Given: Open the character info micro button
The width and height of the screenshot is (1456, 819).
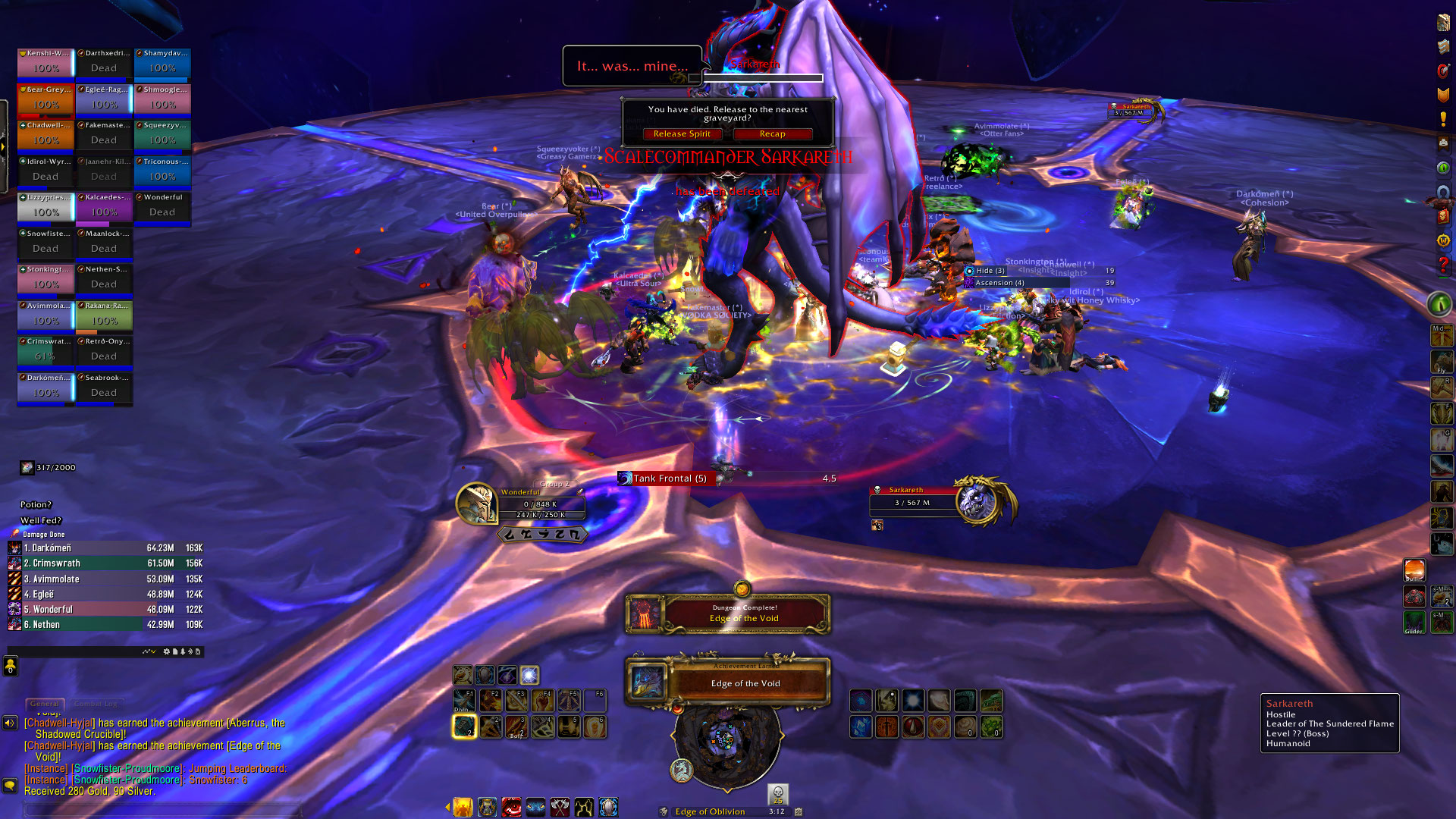Looking at the screenshot, I should pos(1443,23).
